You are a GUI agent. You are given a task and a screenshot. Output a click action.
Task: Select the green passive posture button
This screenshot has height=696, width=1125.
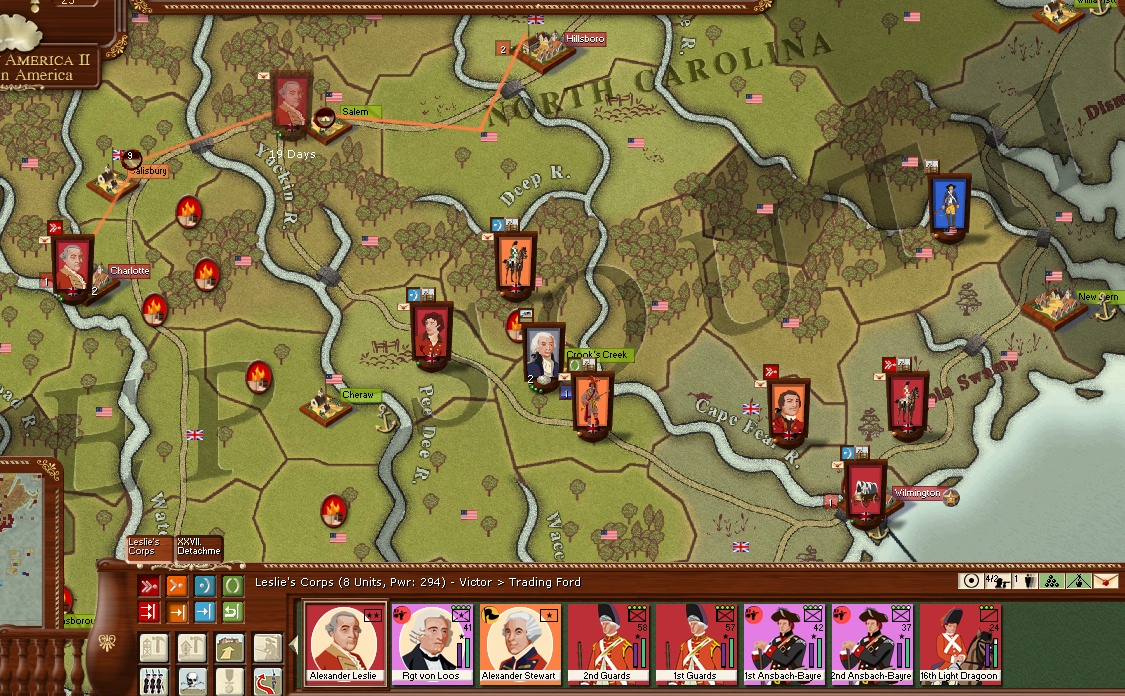[x=232, y=585]
